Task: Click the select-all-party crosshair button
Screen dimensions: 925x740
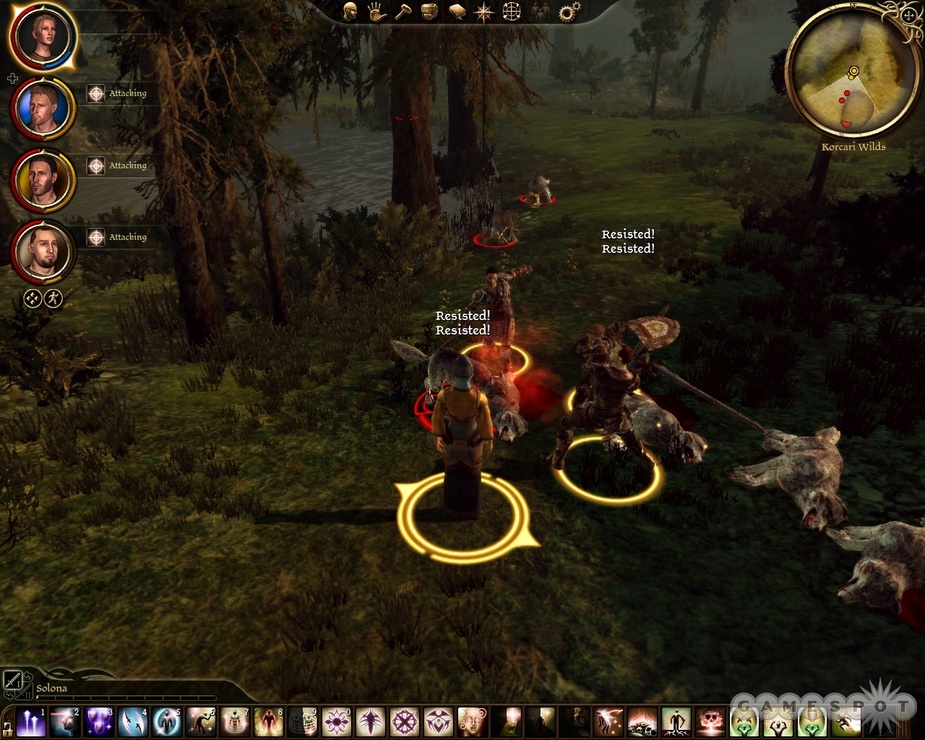Action: [33, 298]
